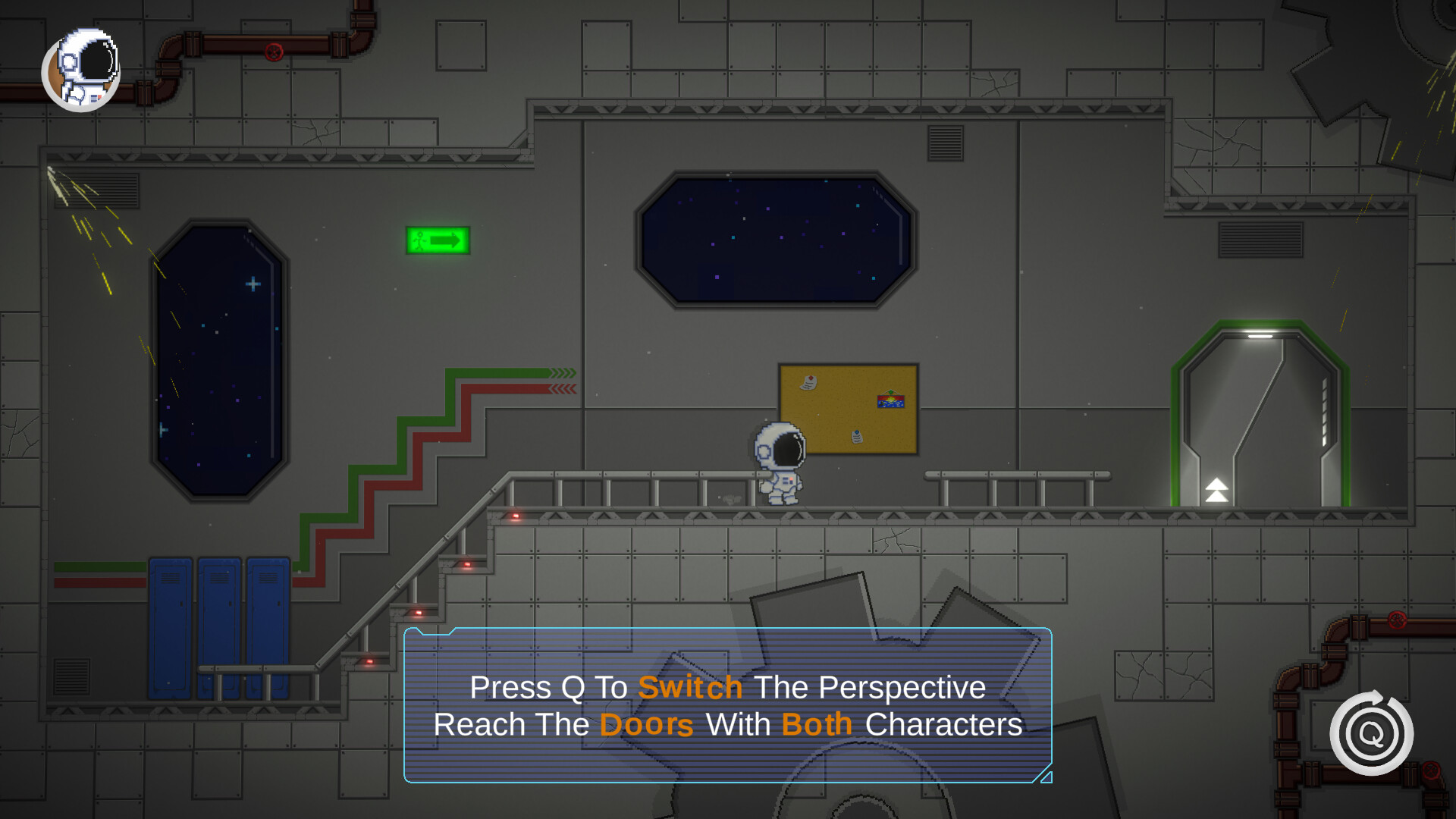Click the red laser sensor on the railing

pos(514,516)
